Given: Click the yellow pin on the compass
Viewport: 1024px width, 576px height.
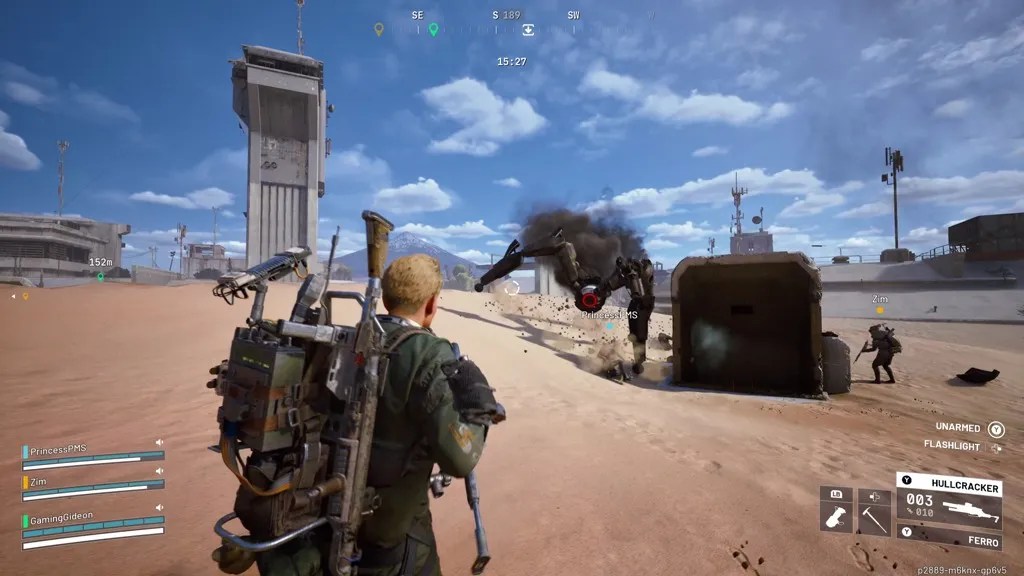Looking at the screenshot, I should click(378, 29).
